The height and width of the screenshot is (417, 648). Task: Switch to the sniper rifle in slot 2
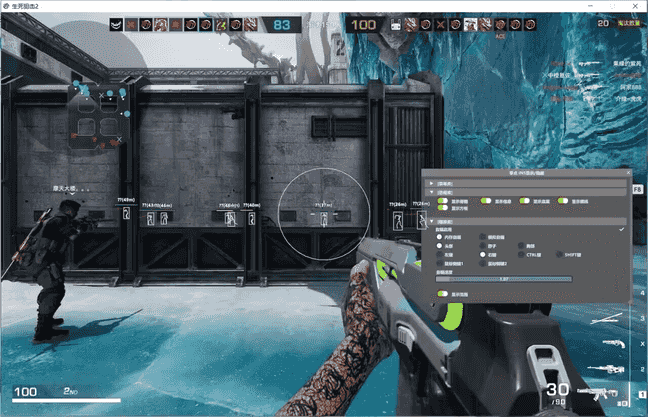[606, 371]
